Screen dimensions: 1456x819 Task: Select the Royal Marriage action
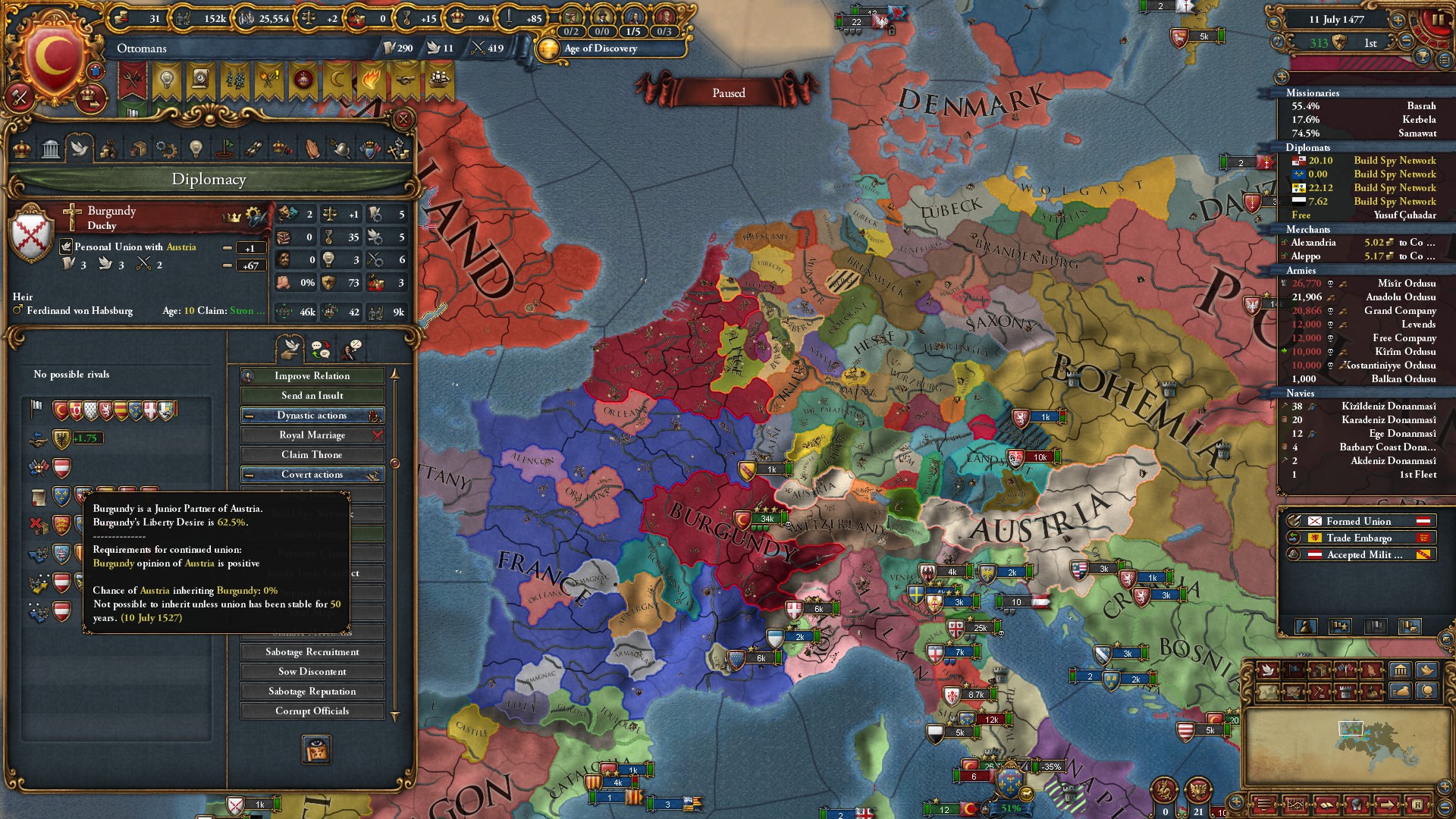coord(312,435)
